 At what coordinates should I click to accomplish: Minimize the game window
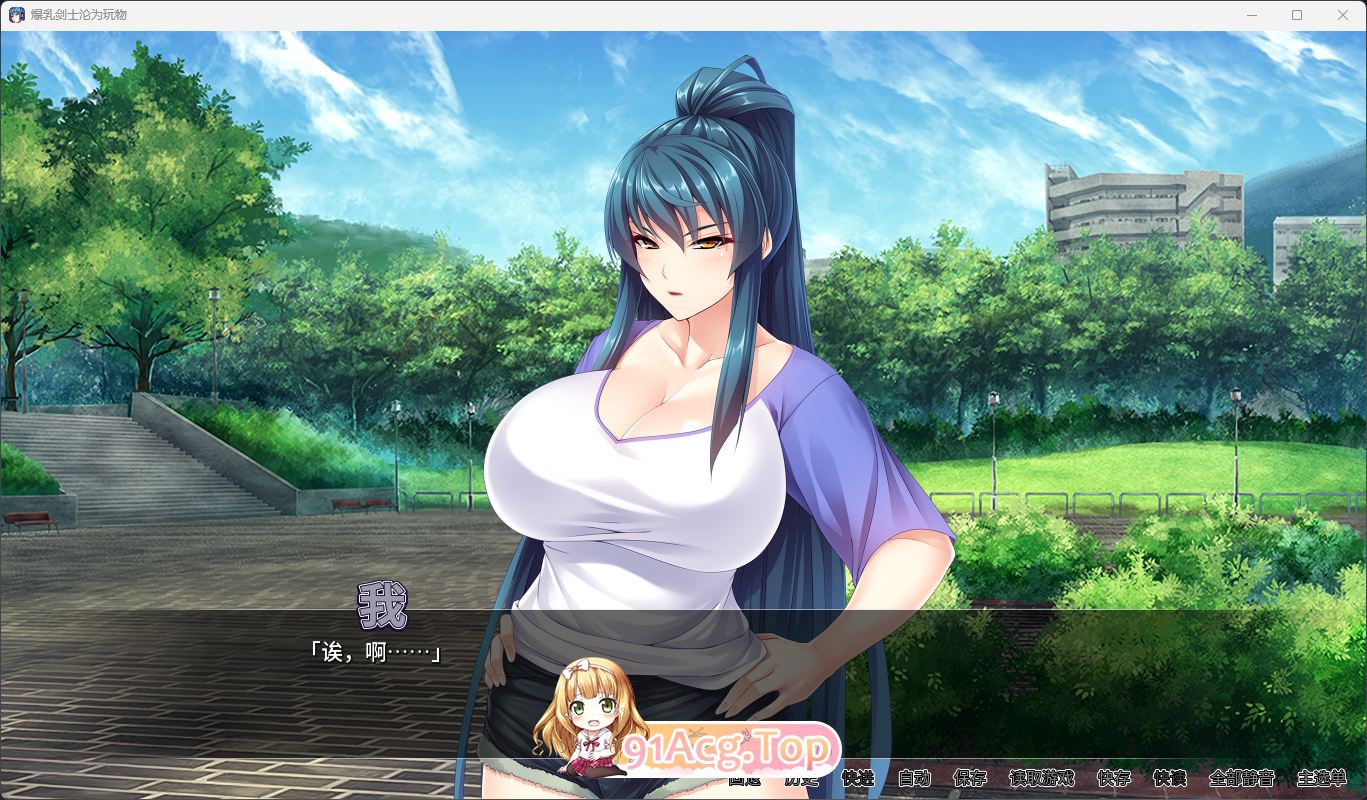point(1251,14)
